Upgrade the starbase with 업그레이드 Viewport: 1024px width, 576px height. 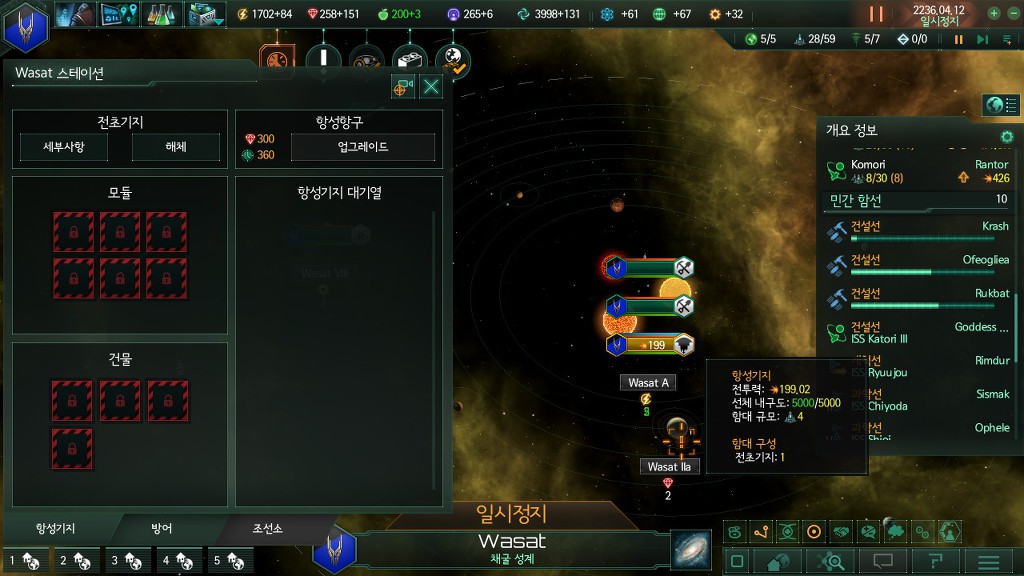[363, 147]
